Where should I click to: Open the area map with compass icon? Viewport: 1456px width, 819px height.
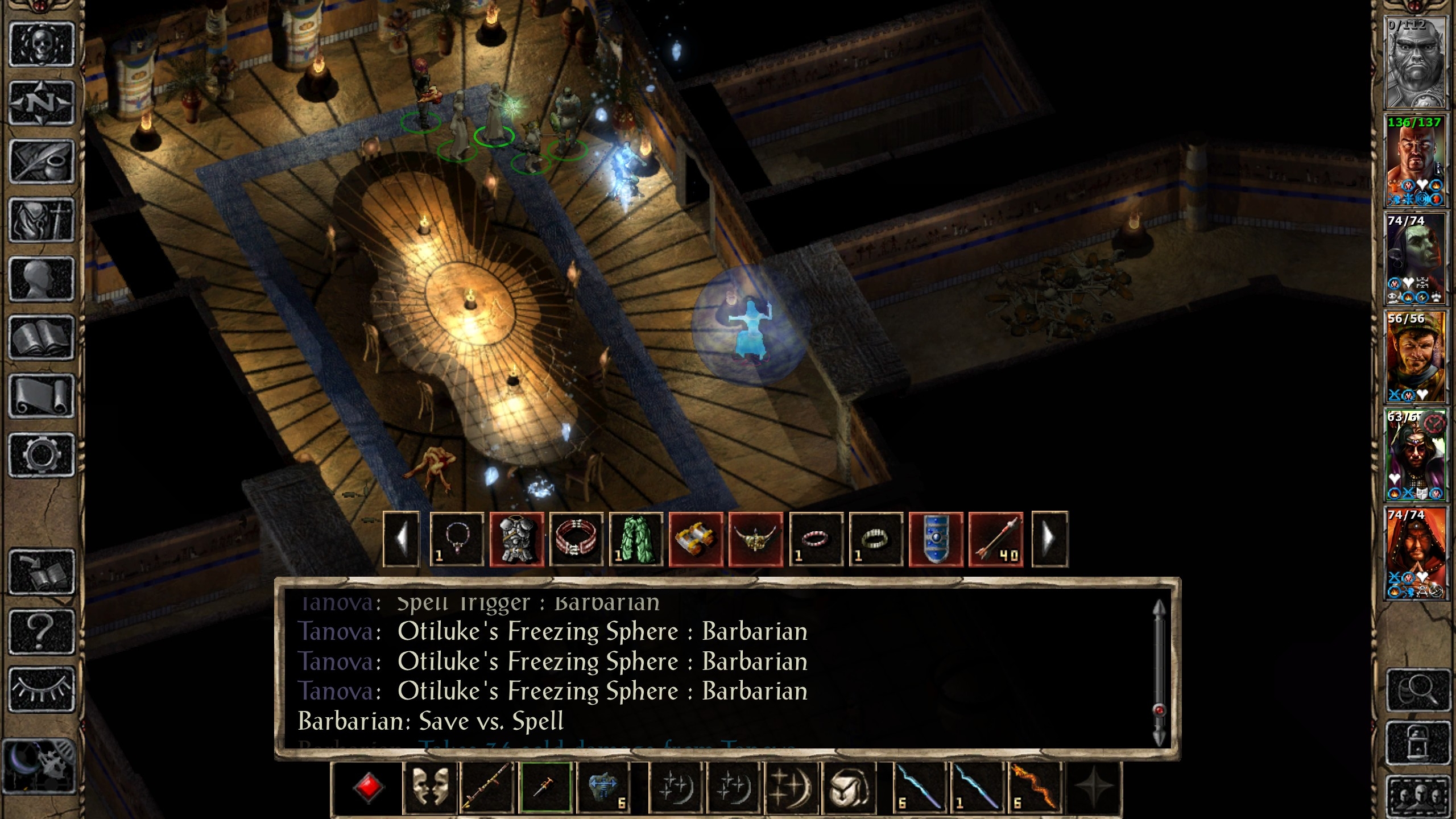pyautogui.click(x=42, y=103)
